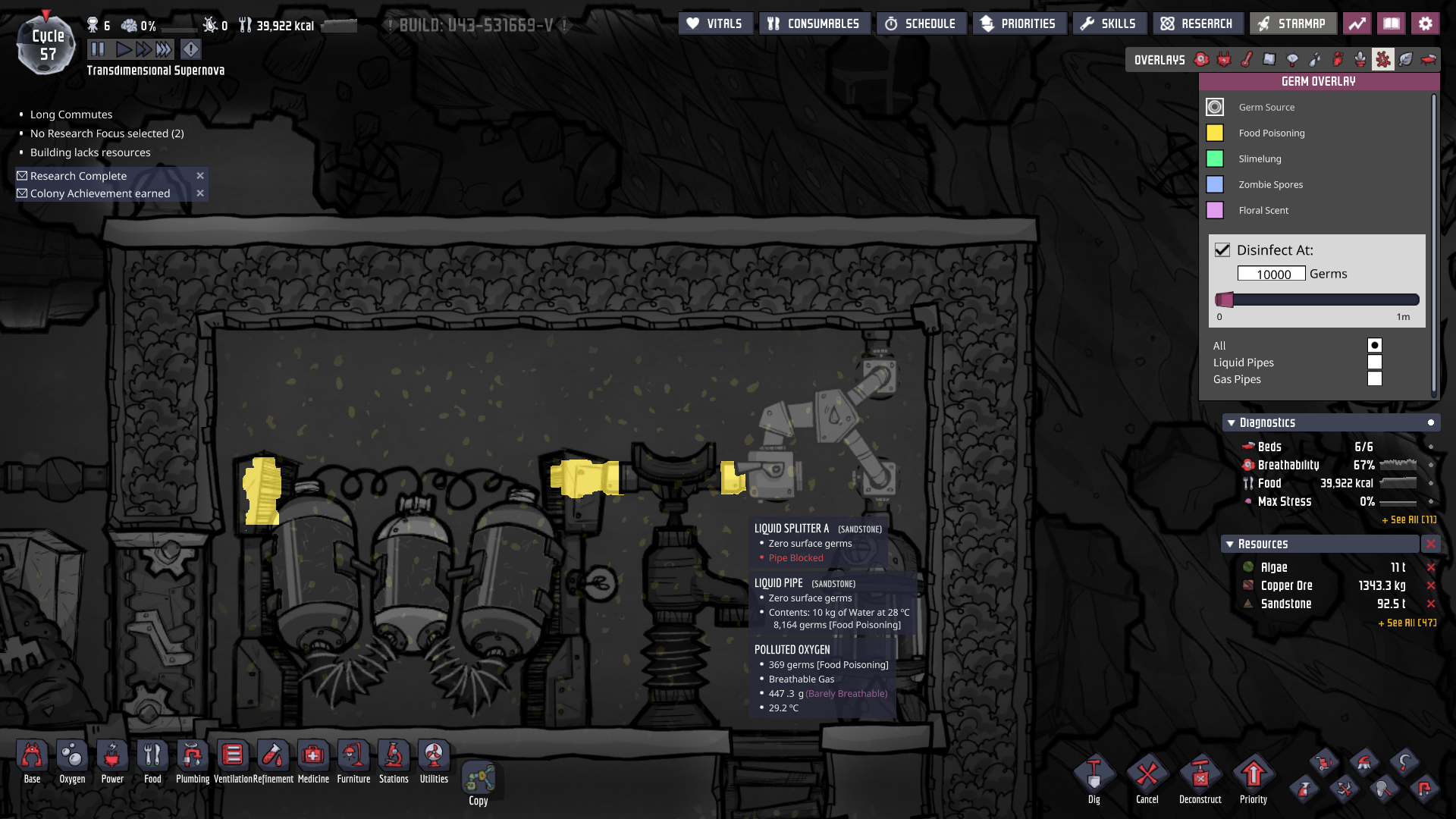Screen dimensions: 1456x819
Task: Show the Schedule screen
Action: [921, 24]
